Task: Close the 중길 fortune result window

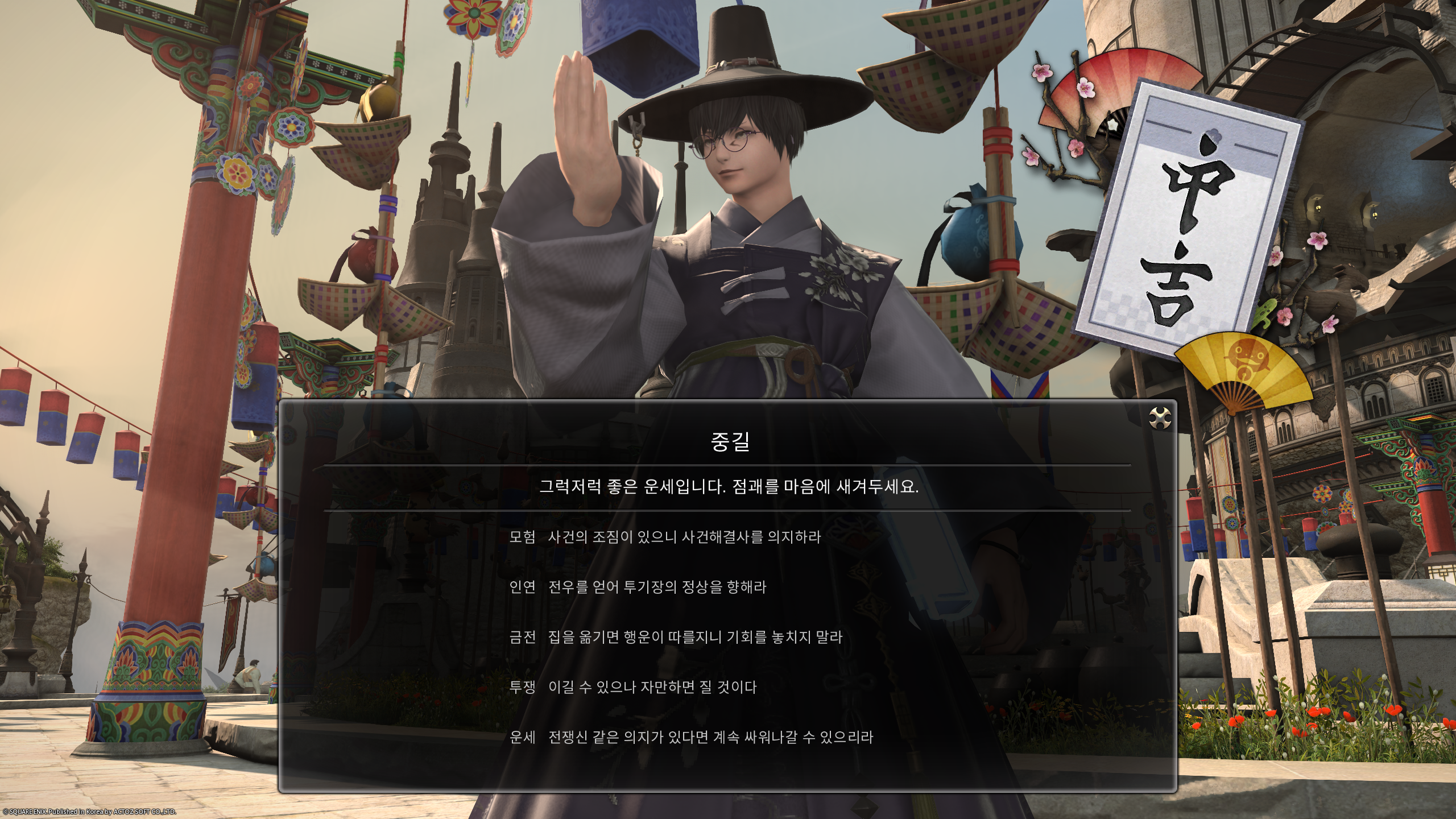Action: (x=1160, y=418)
